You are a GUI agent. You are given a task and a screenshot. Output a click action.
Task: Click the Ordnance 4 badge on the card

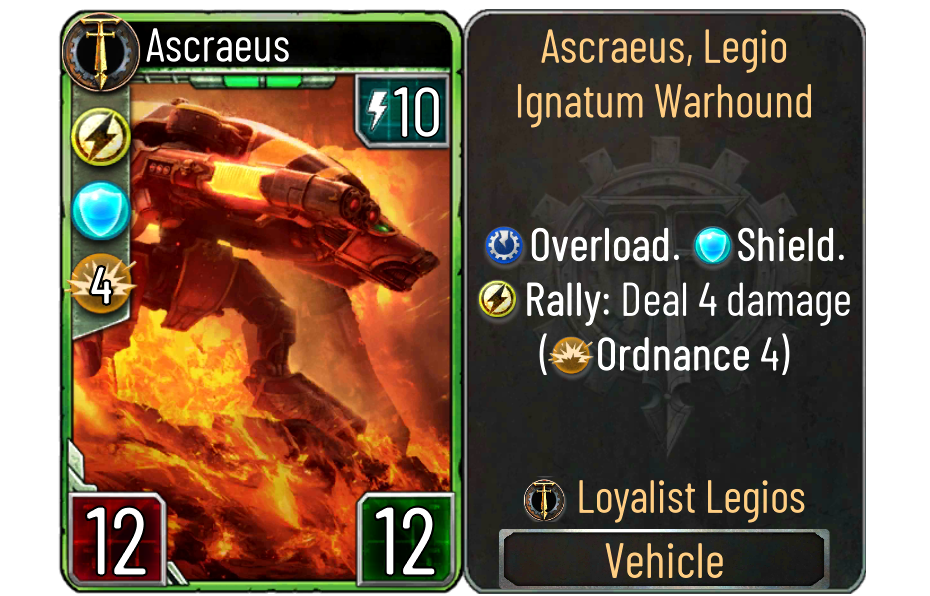pyautogui.click(x=100, y=282)
